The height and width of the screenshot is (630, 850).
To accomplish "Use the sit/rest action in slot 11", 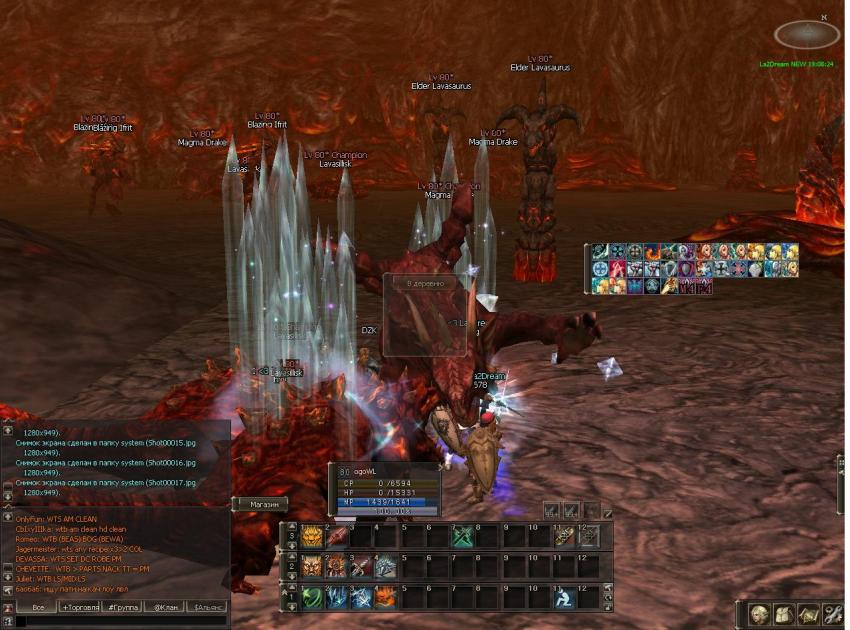I will point(563,597).
